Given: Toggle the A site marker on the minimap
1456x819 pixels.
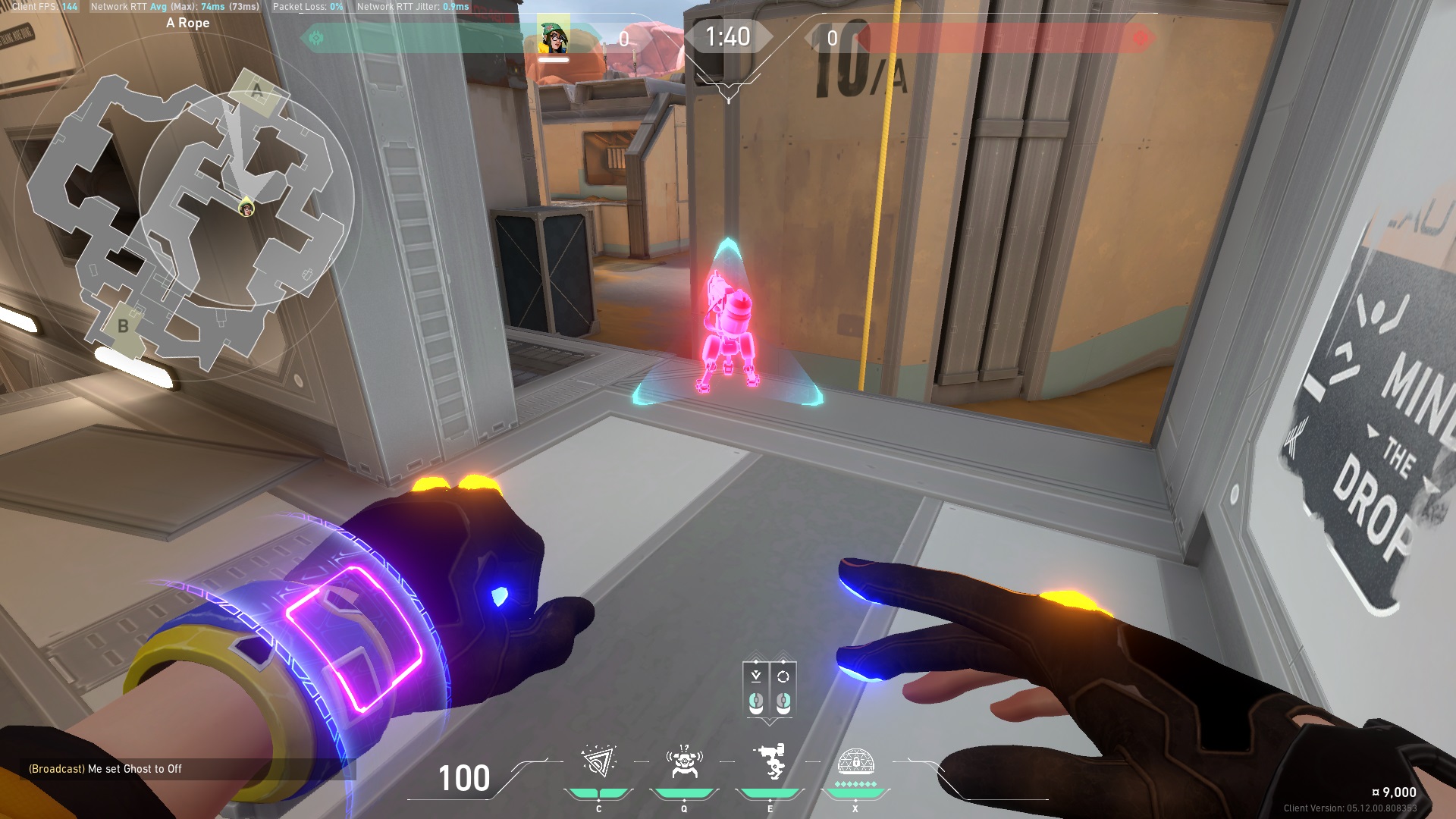Looking at the screenshot, I should click(256, 91).
